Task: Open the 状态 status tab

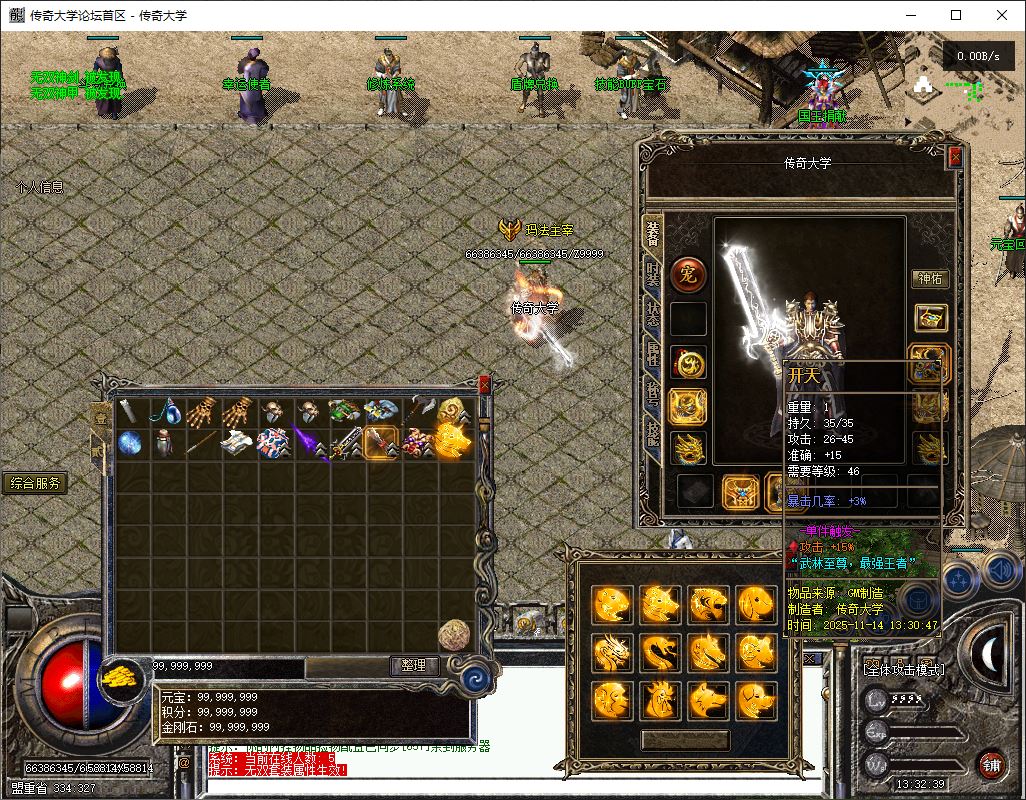Action: click(x=653, y=312)
